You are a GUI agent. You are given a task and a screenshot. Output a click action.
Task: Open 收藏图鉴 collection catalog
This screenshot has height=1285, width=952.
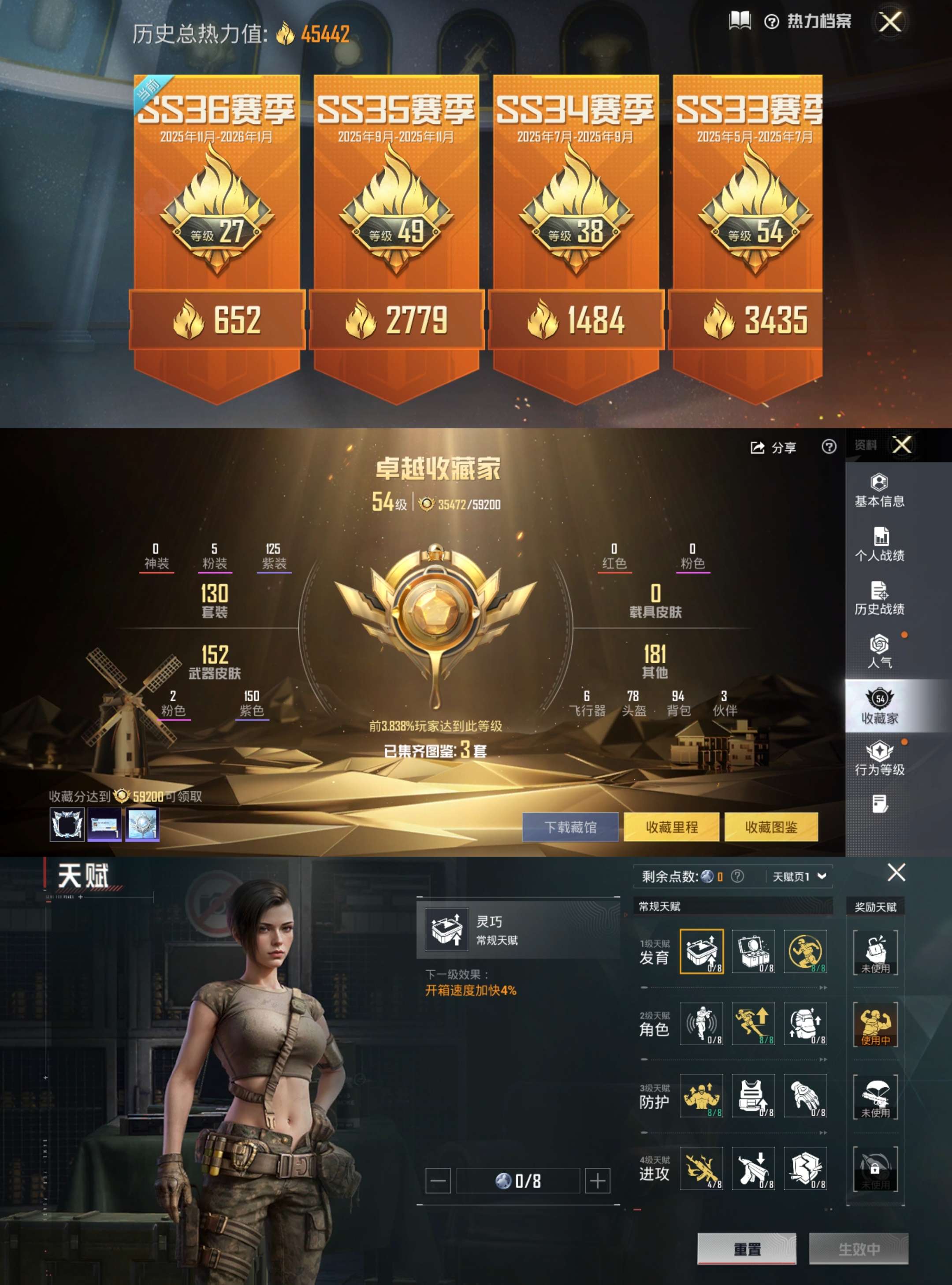[771, 827]
